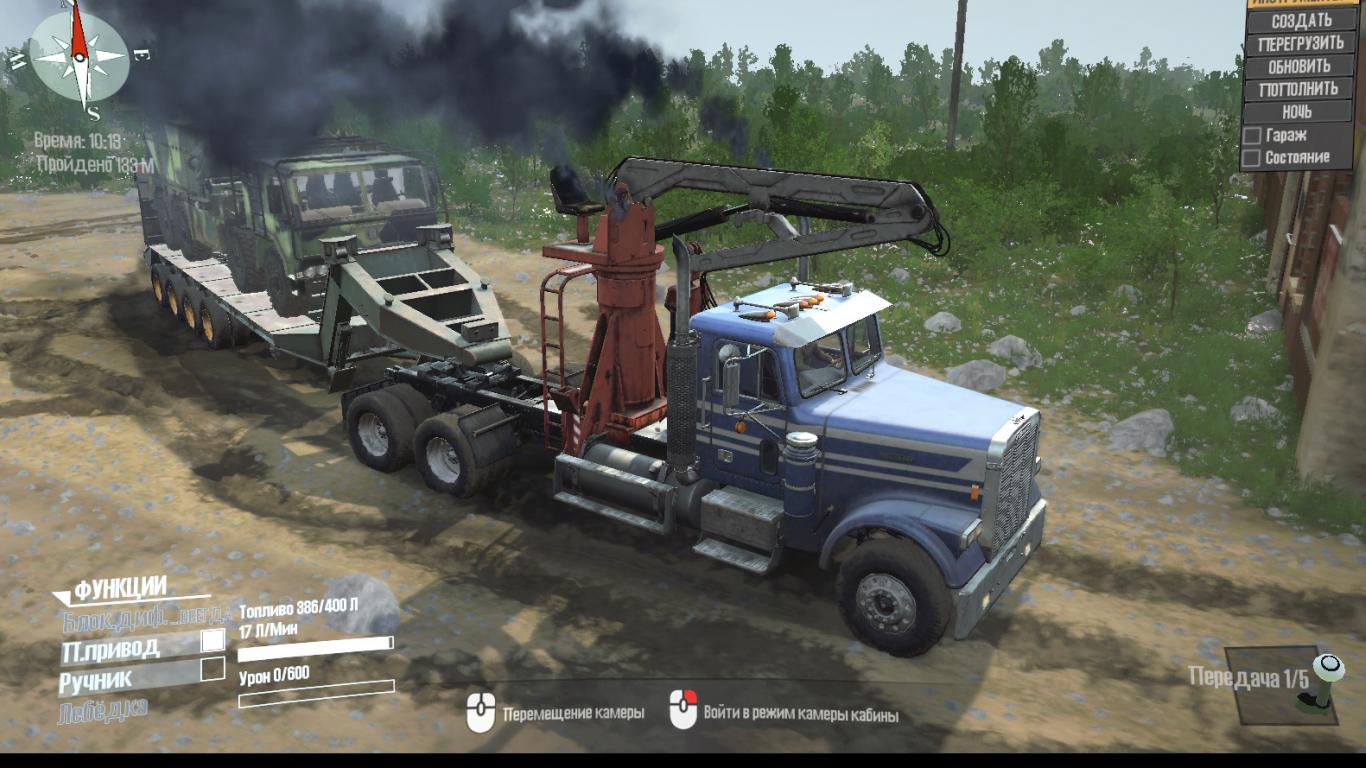Select the ПЕРЕГРУЗИТЬ button

click(1300, 43)
